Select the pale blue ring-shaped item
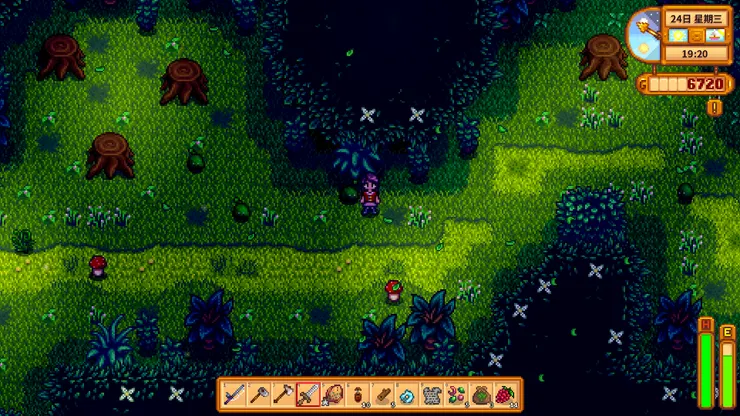The width and height of the screenshot is (740, 416). (408, 395)
